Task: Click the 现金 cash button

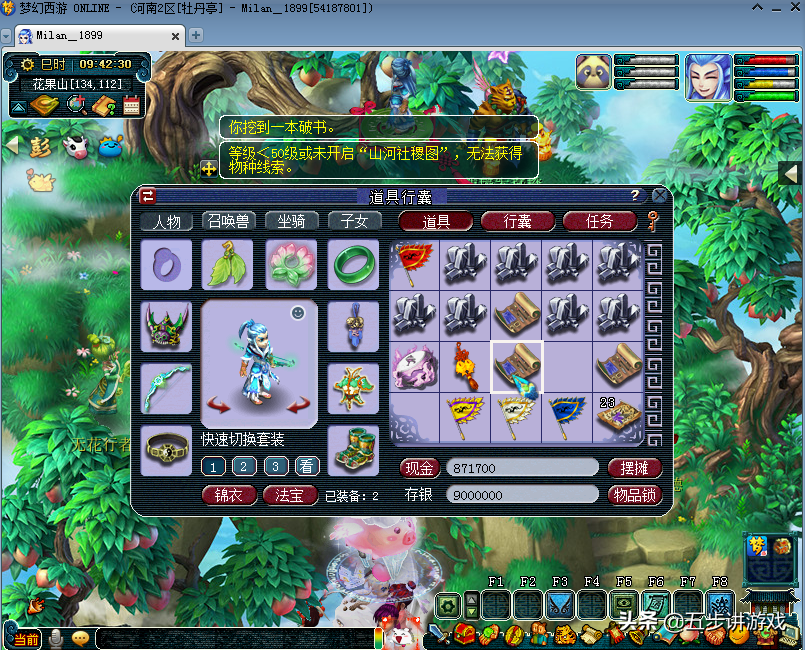Action: [x=420, y=468]
